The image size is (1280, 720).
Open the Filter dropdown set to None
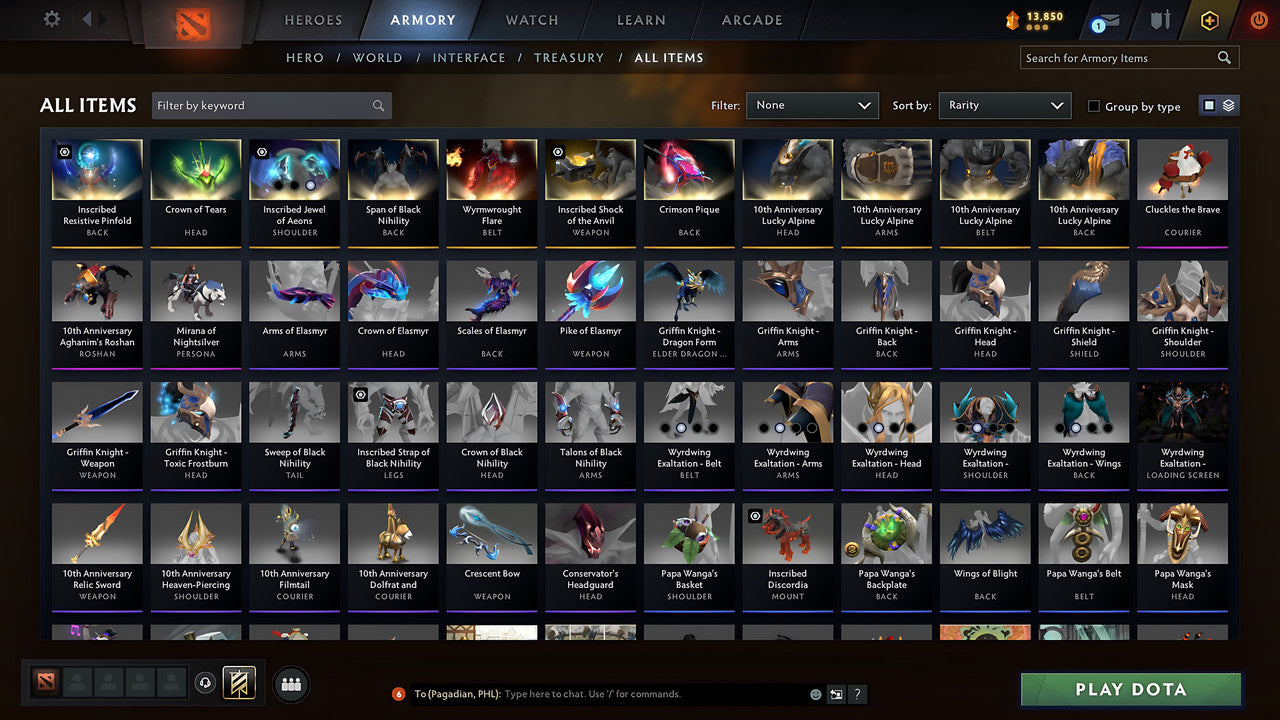(x=812, y=105)
